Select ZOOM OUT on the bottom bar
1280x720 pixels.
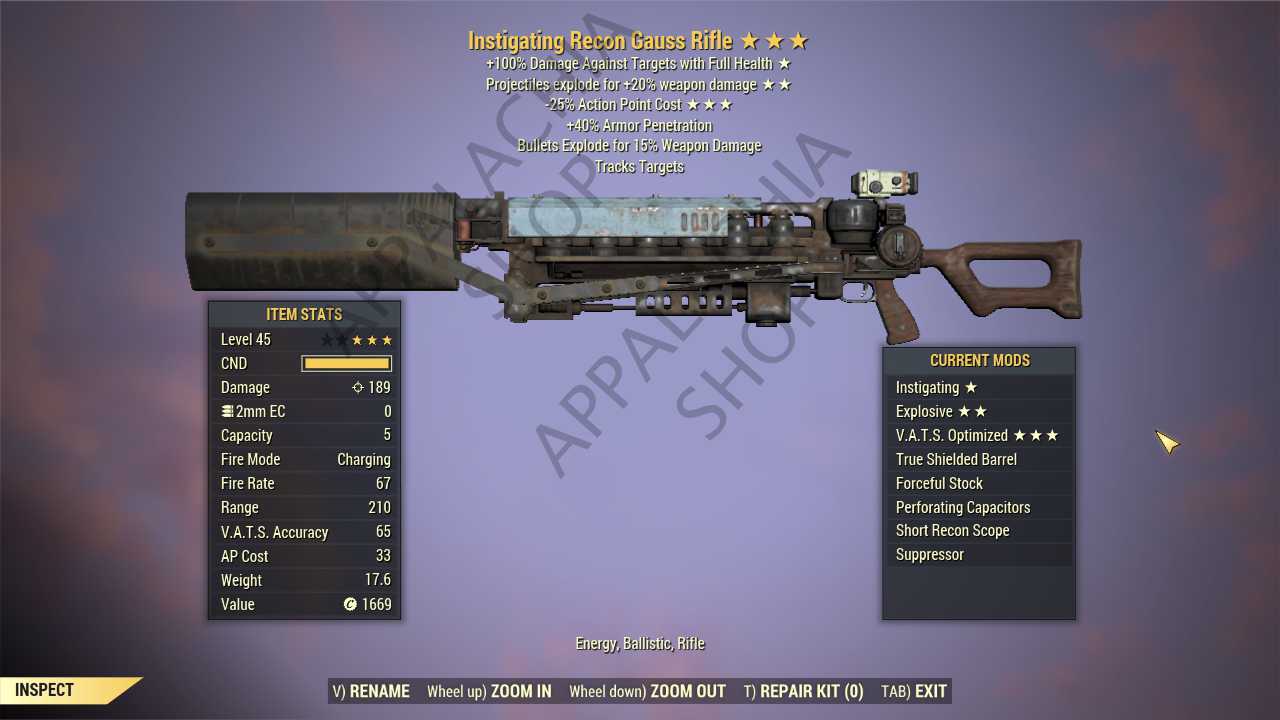(x=647, y=691)
